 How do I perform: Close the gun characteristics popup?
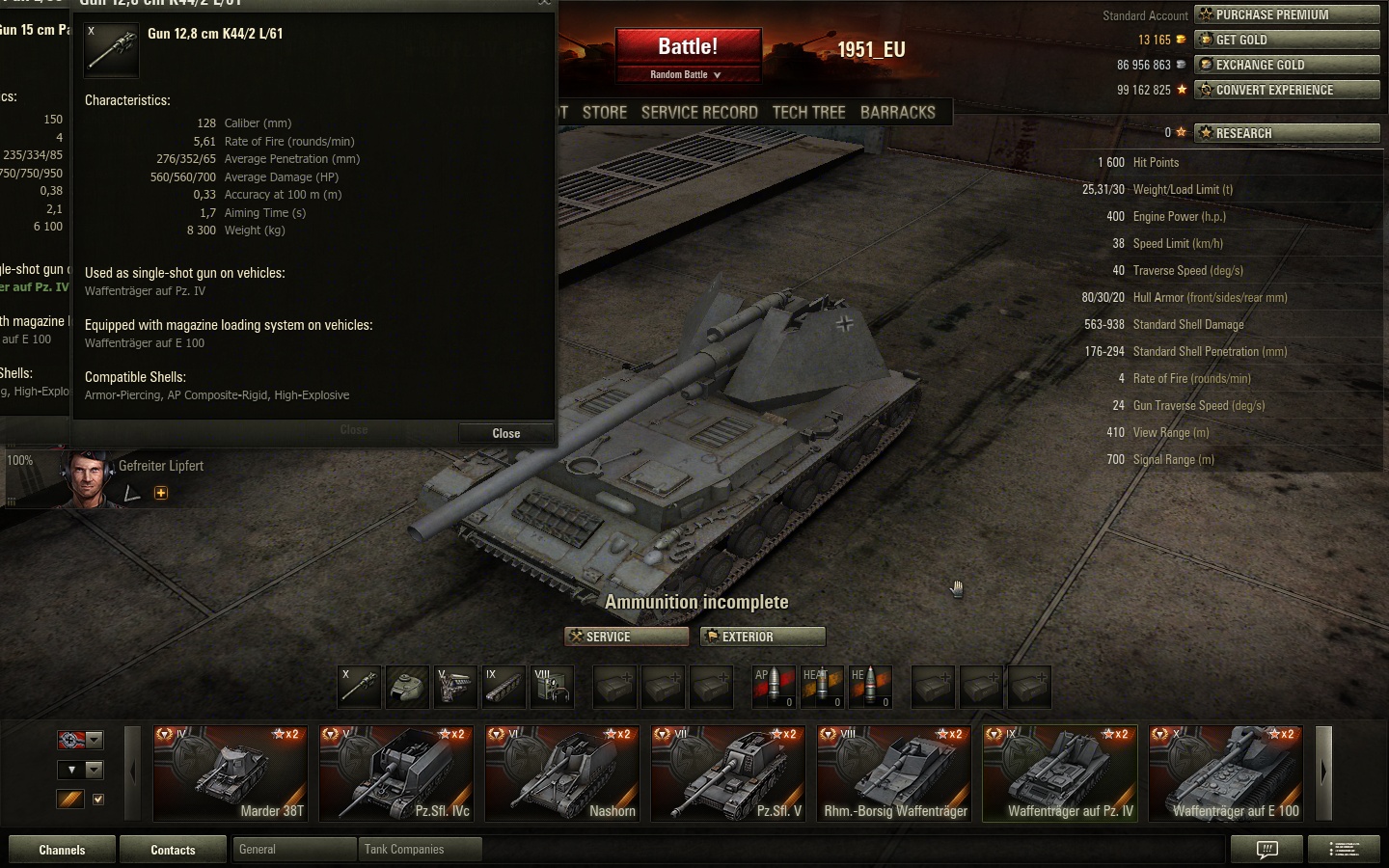(505, 433)
